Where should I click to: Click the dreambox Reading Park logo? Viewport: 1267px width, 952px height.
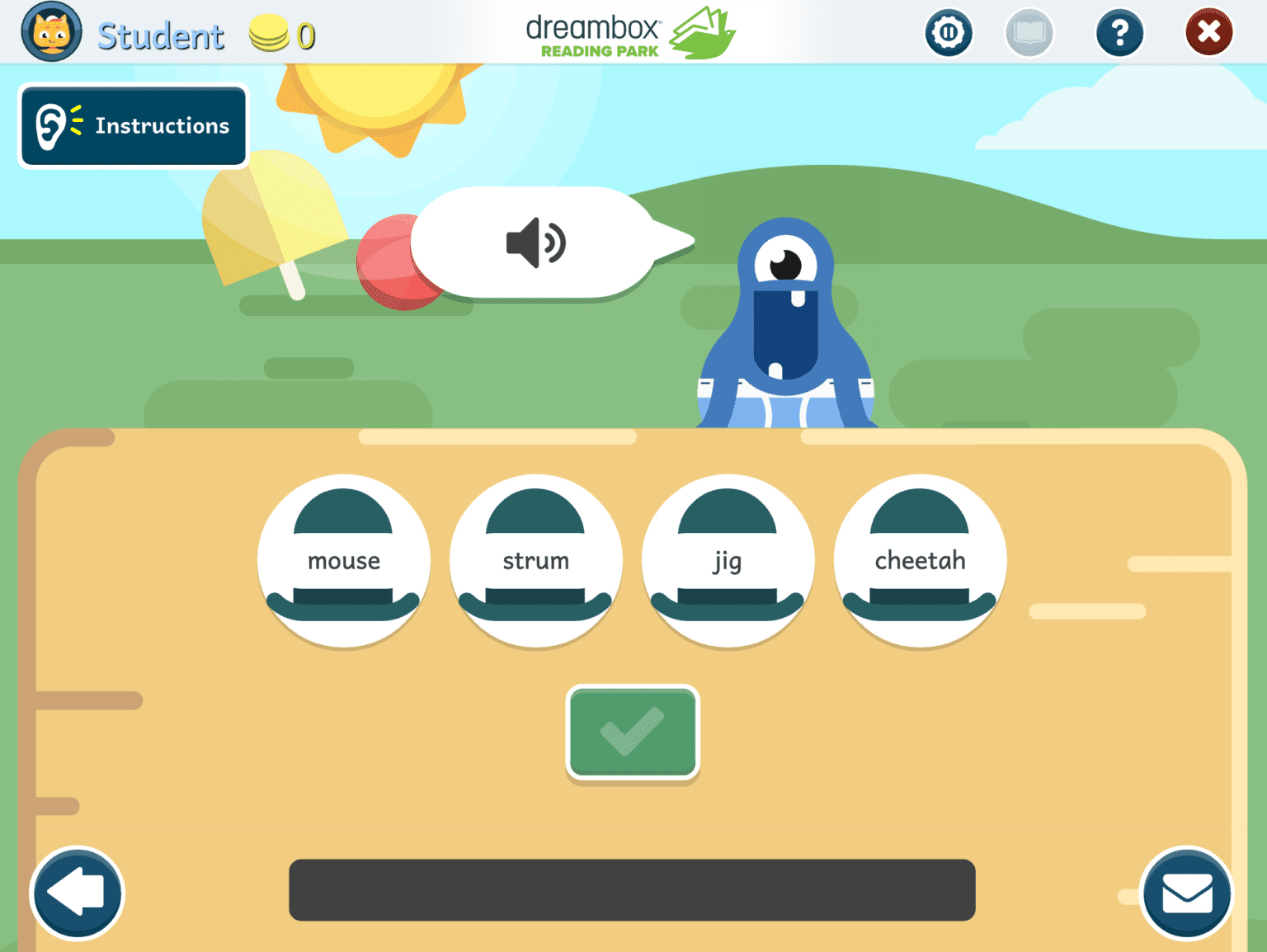[x=629, y=33]
